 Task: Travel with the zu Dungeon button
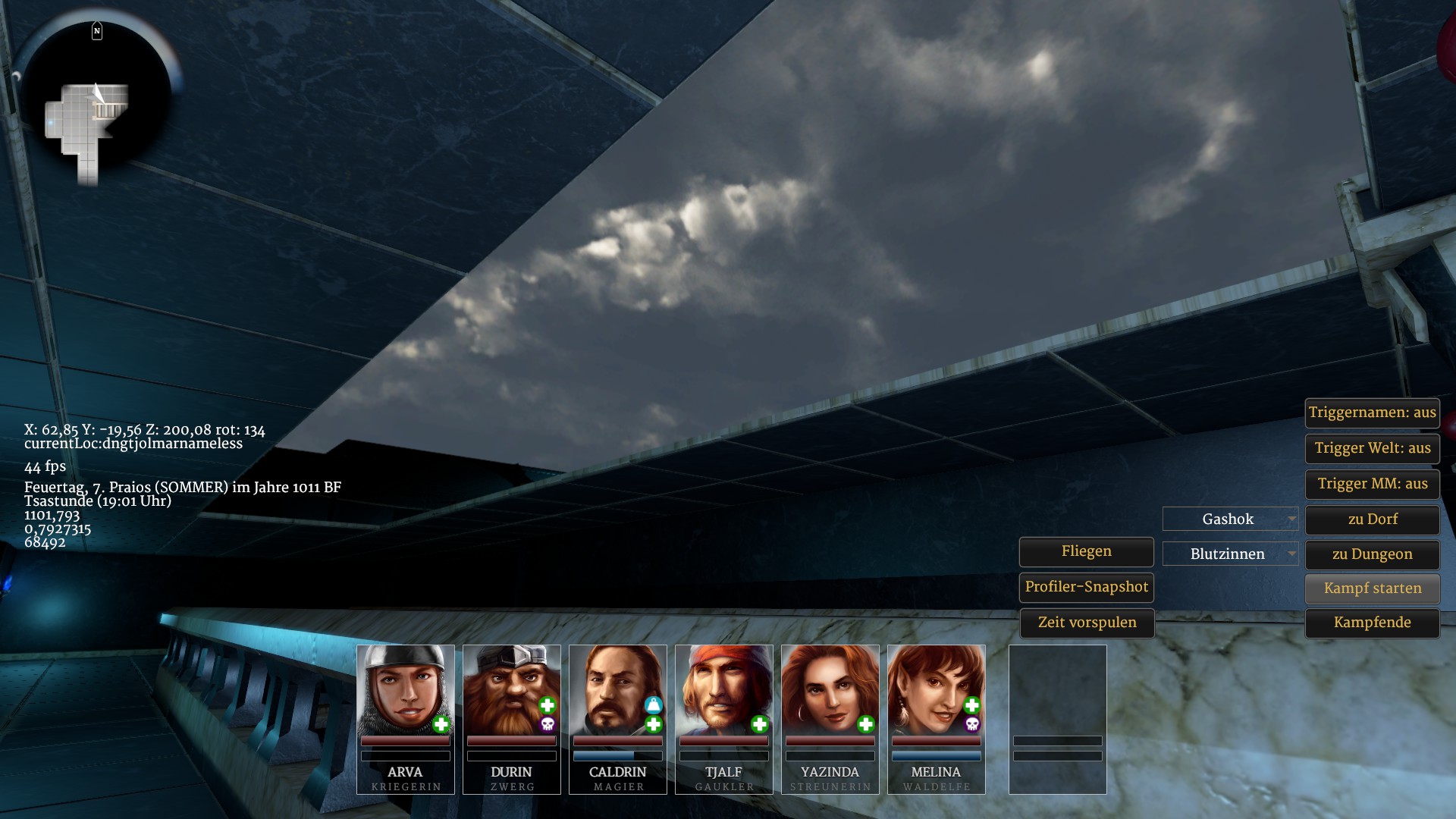click(x=1372, y=554)
